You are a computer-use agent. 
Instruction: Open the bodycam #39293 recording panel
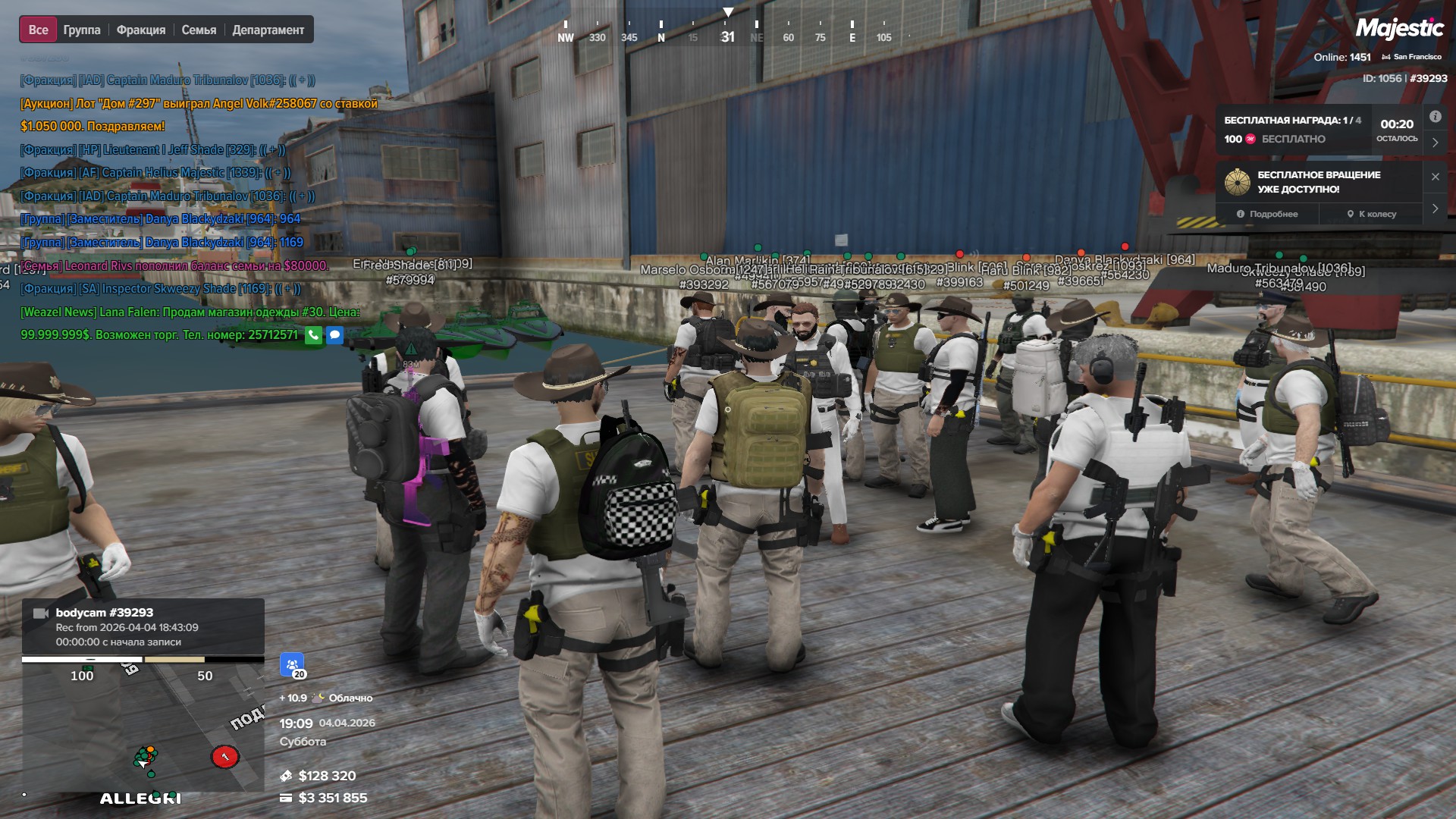point(143,626)
